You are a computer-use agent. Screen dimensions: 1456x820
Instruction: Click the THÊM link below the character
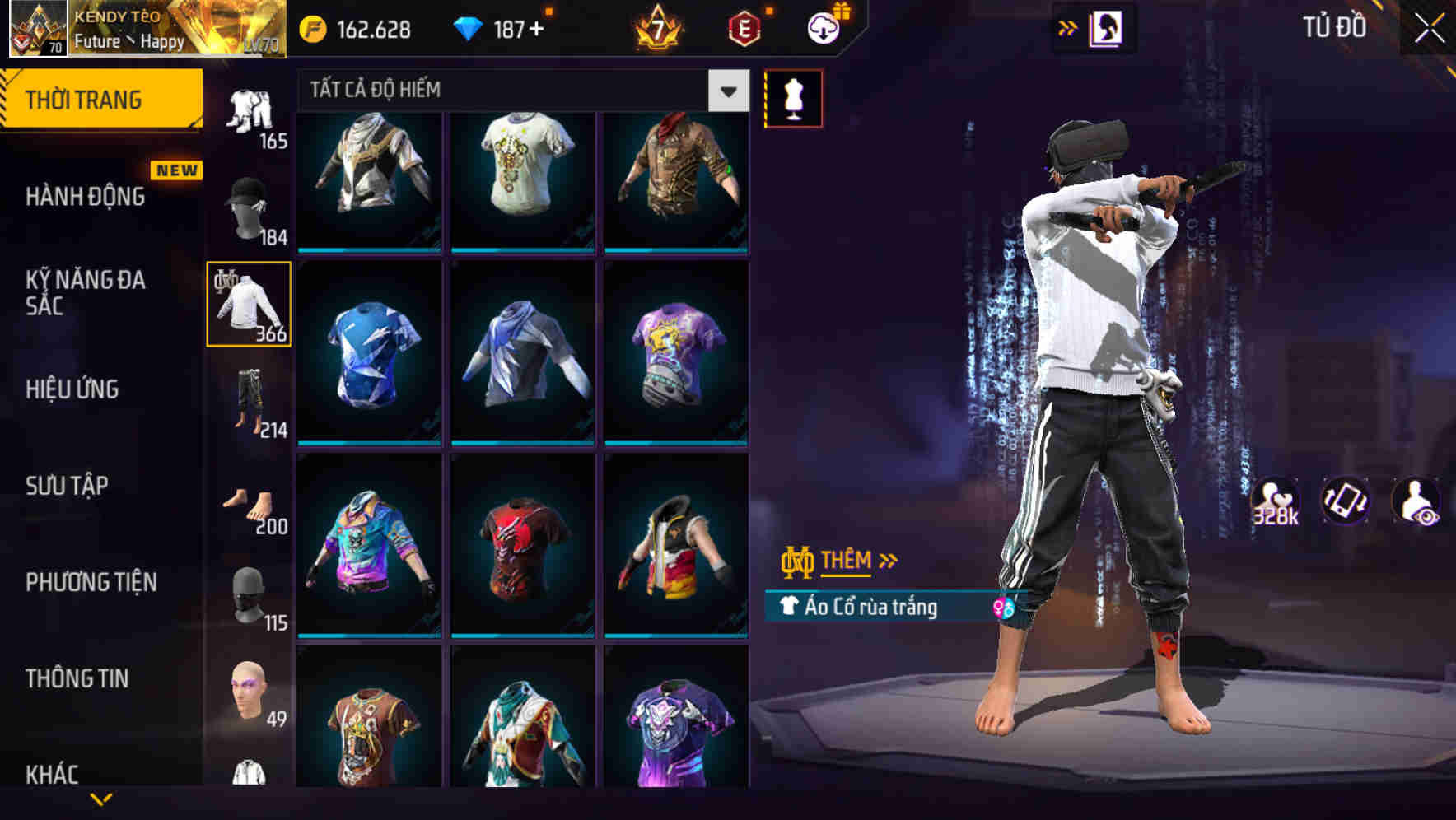(x=848, y=561)
